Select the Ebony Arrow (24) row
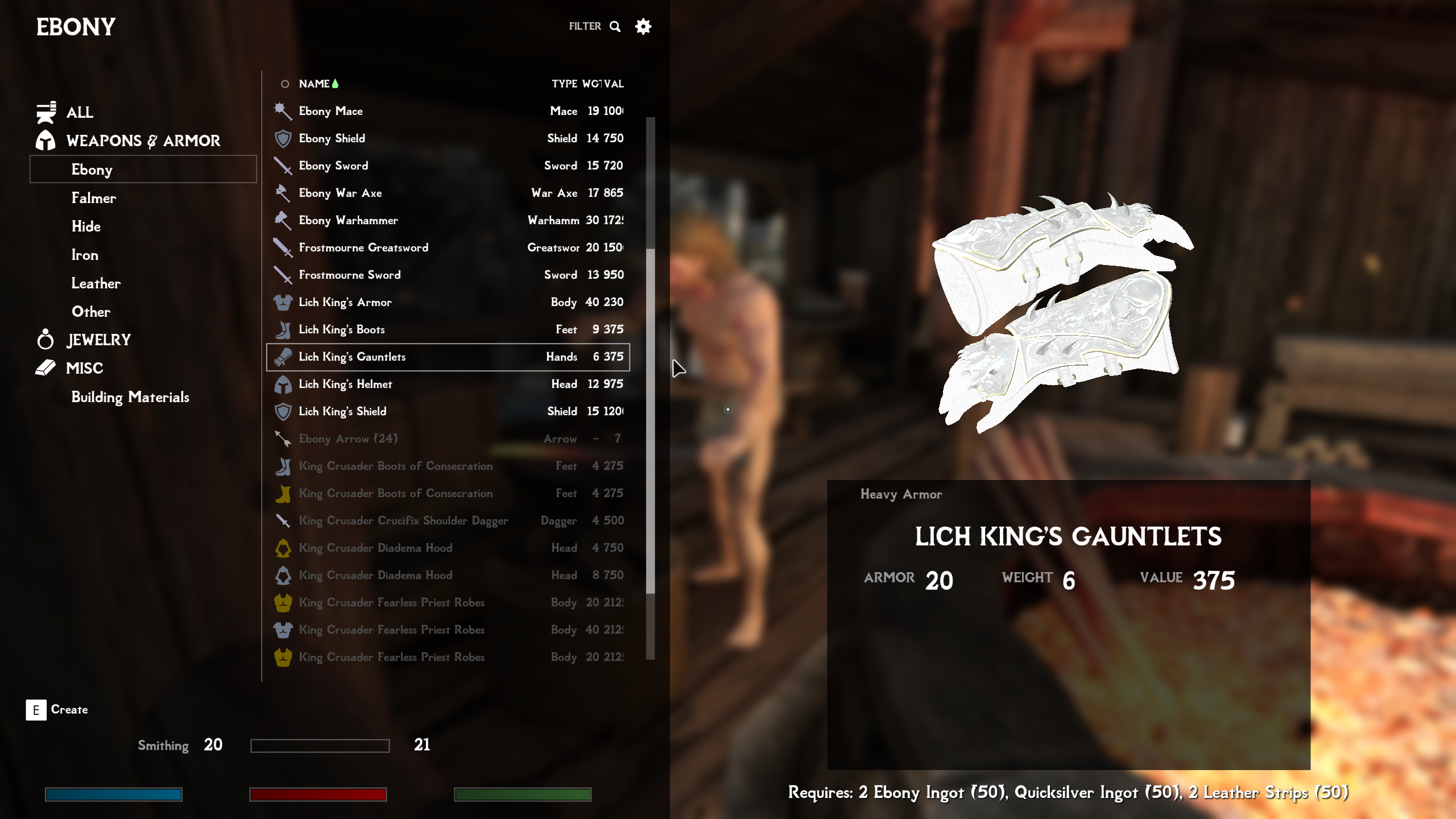Viewport: 1456px width, 819px height. (x=348, y=439)
